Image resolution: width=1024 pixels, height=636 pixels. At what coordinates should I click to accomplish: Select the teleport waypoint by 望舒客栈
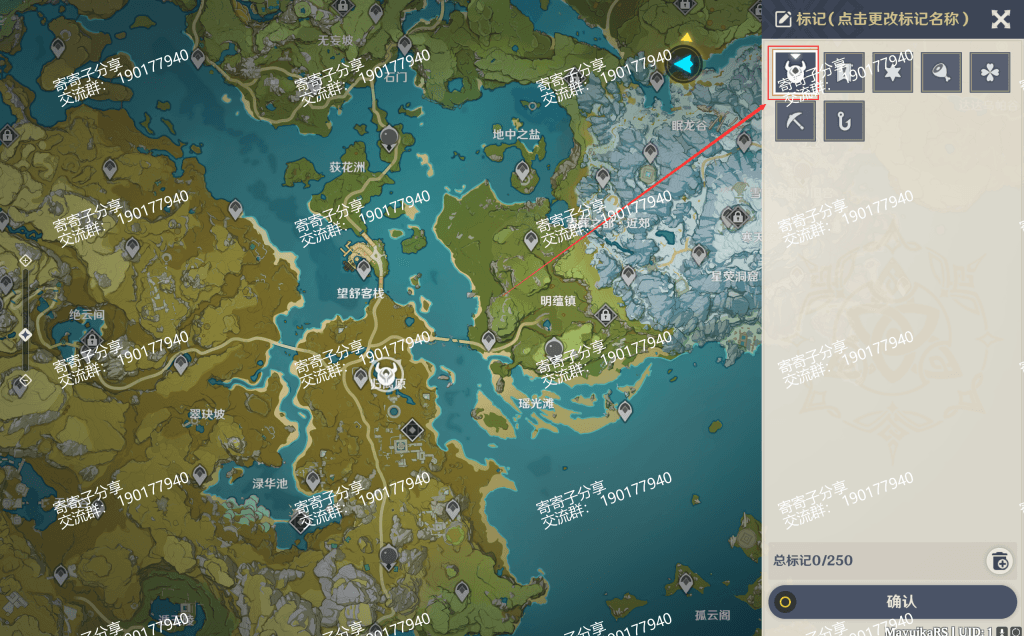[363, 268]
